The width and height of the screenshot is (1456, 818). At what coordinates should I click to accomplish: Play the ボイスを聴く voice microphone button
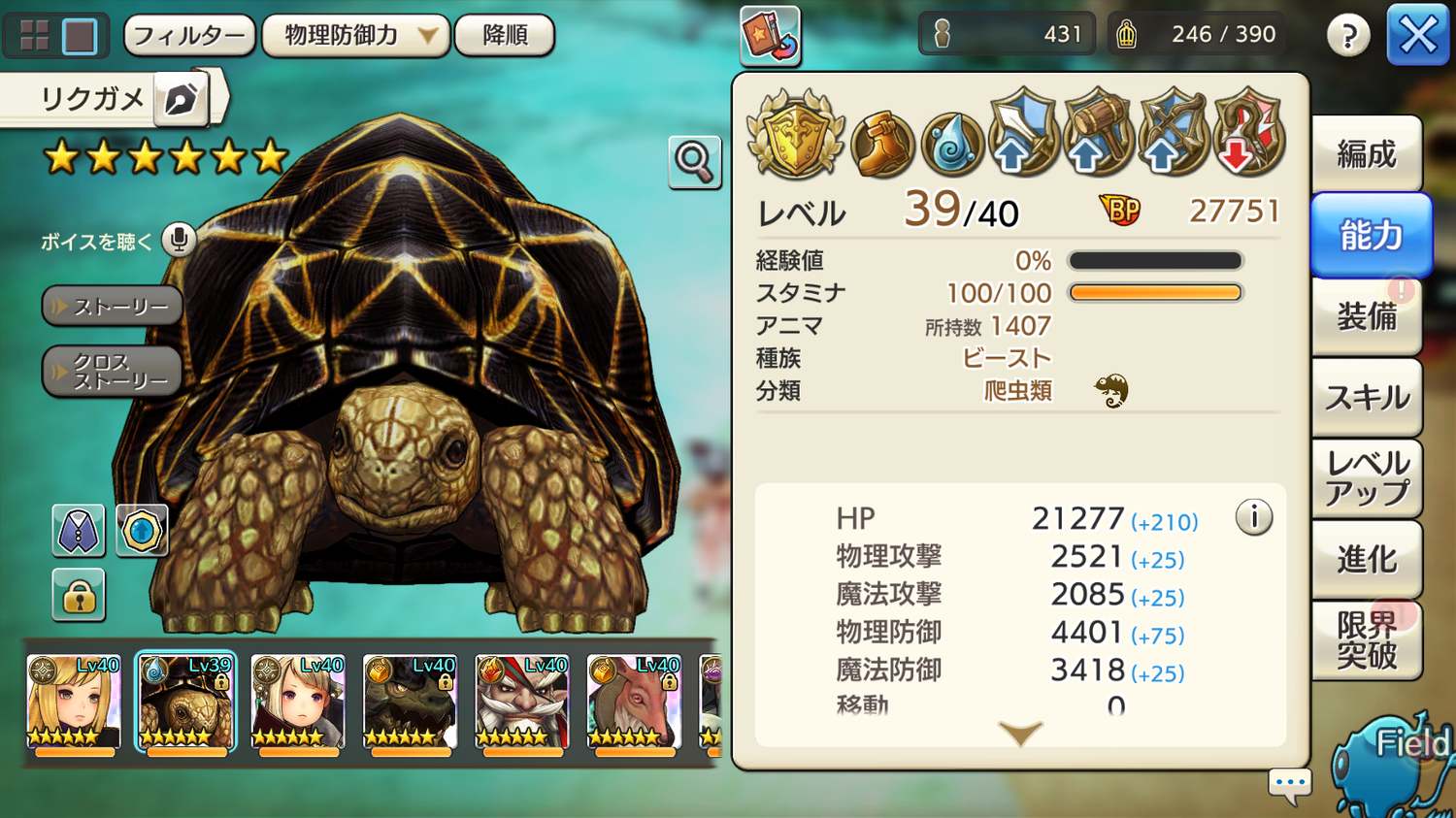pyautogui.click(x=179, y=240)
